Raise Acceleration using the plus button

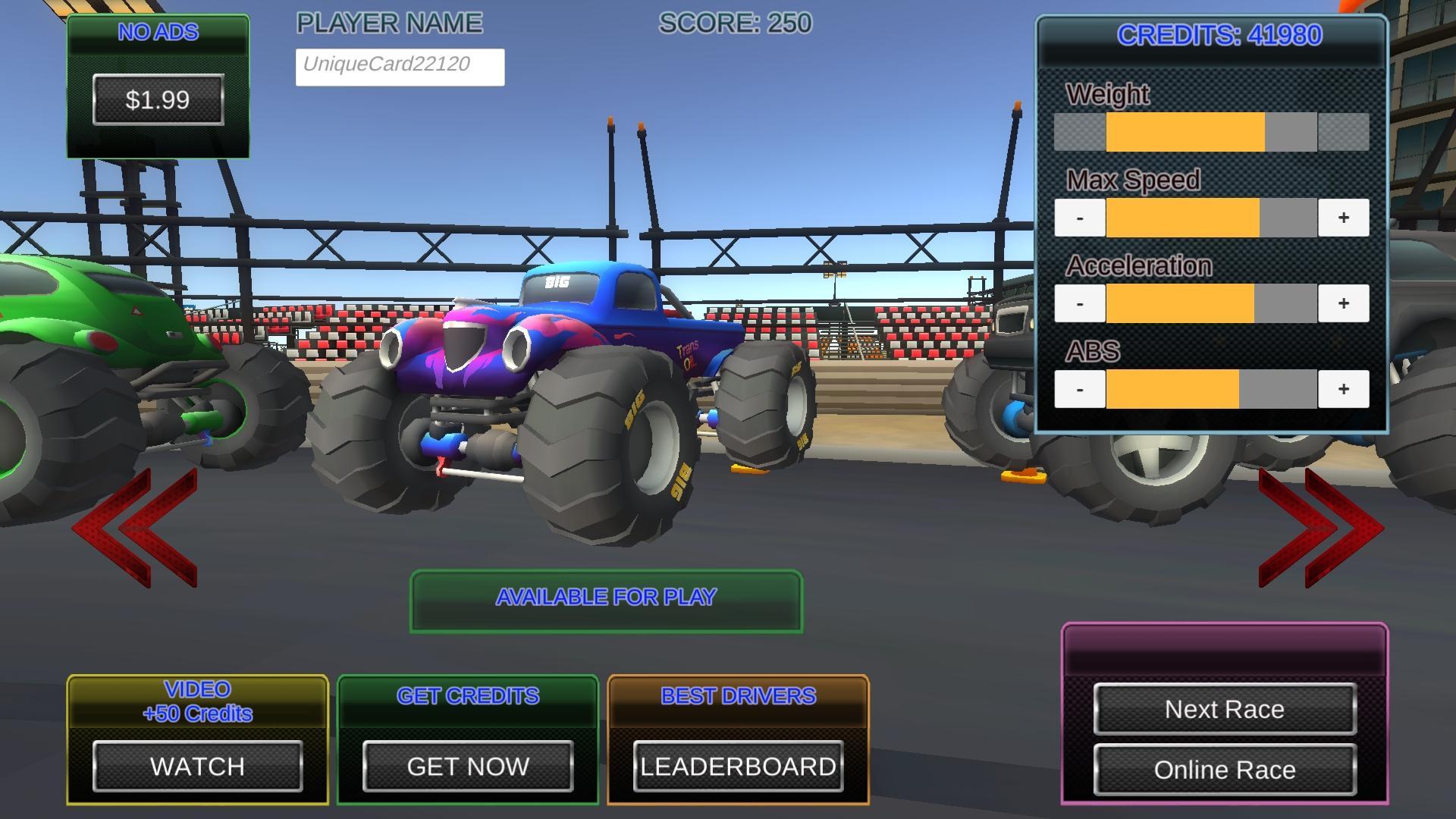[x=1343, y=303]
